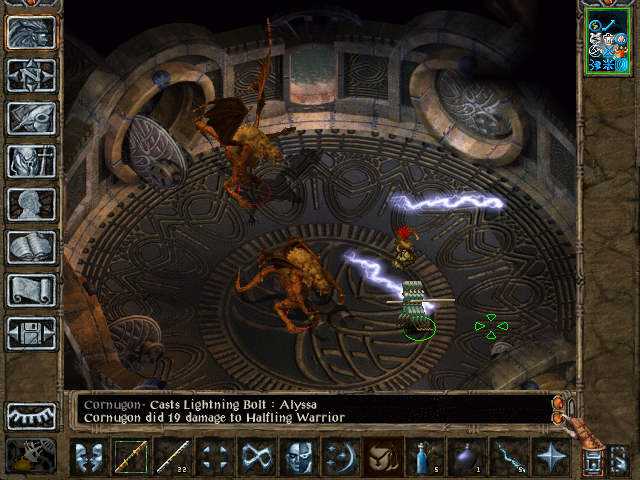
Task: Open the journal scroll button
Action: pos(32,290)
